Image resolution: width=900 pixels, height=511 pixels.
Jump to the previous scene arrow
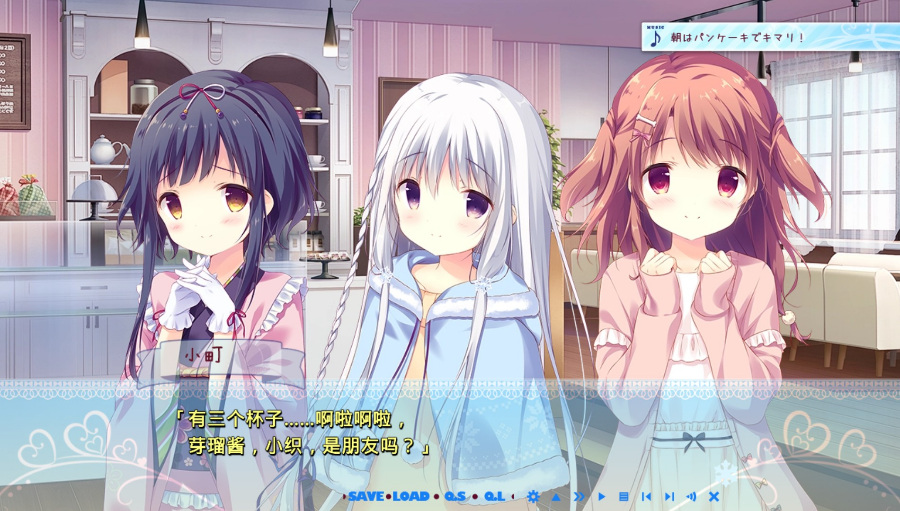coord(646,496)
